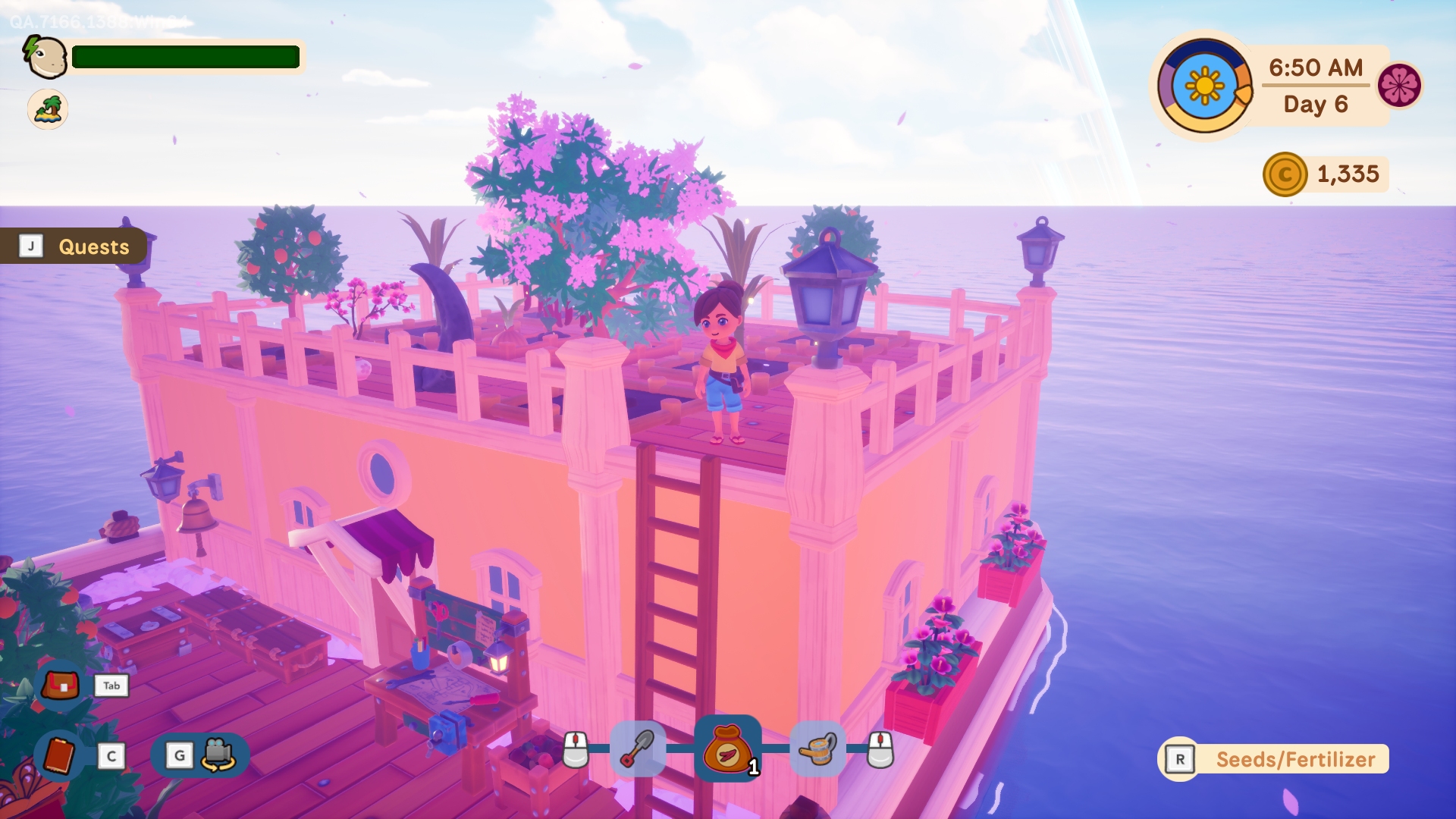Click the palm tree island icon
The width and height of the screenshot is (1456, 819).
(48, 109)
